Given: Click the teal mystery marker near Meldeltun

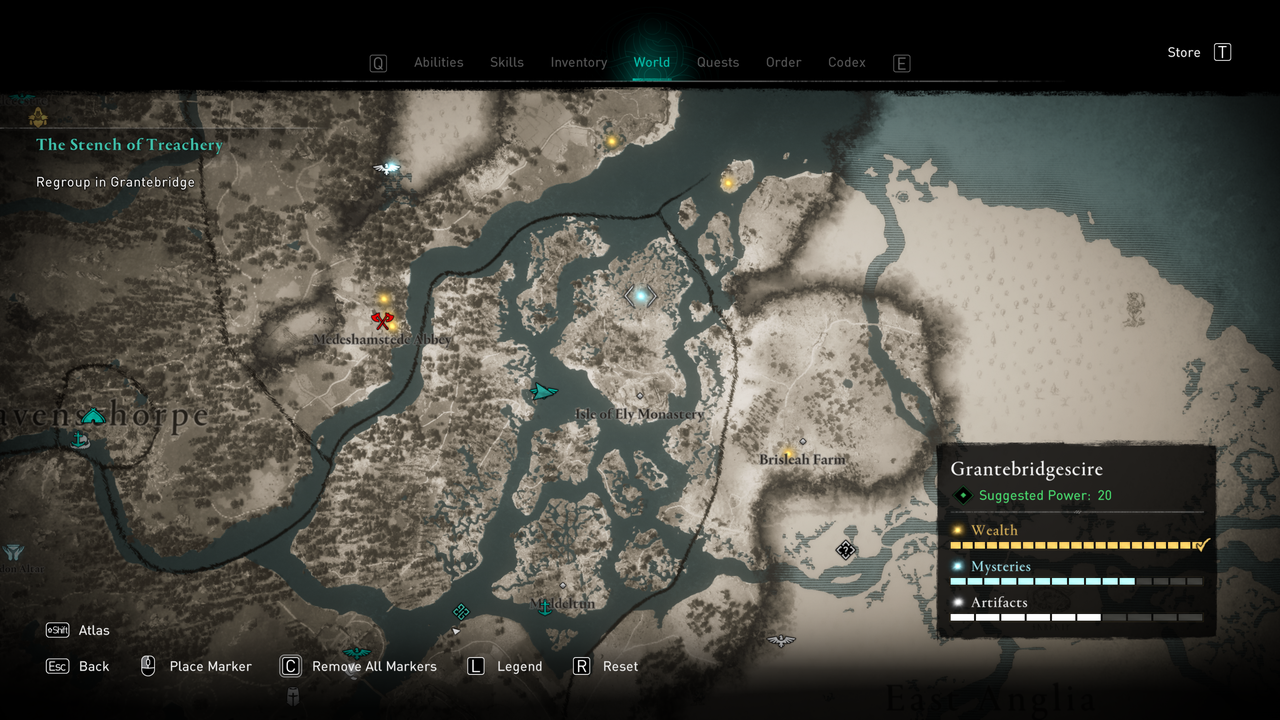Looking at the screenshot, I should (461, 609).
